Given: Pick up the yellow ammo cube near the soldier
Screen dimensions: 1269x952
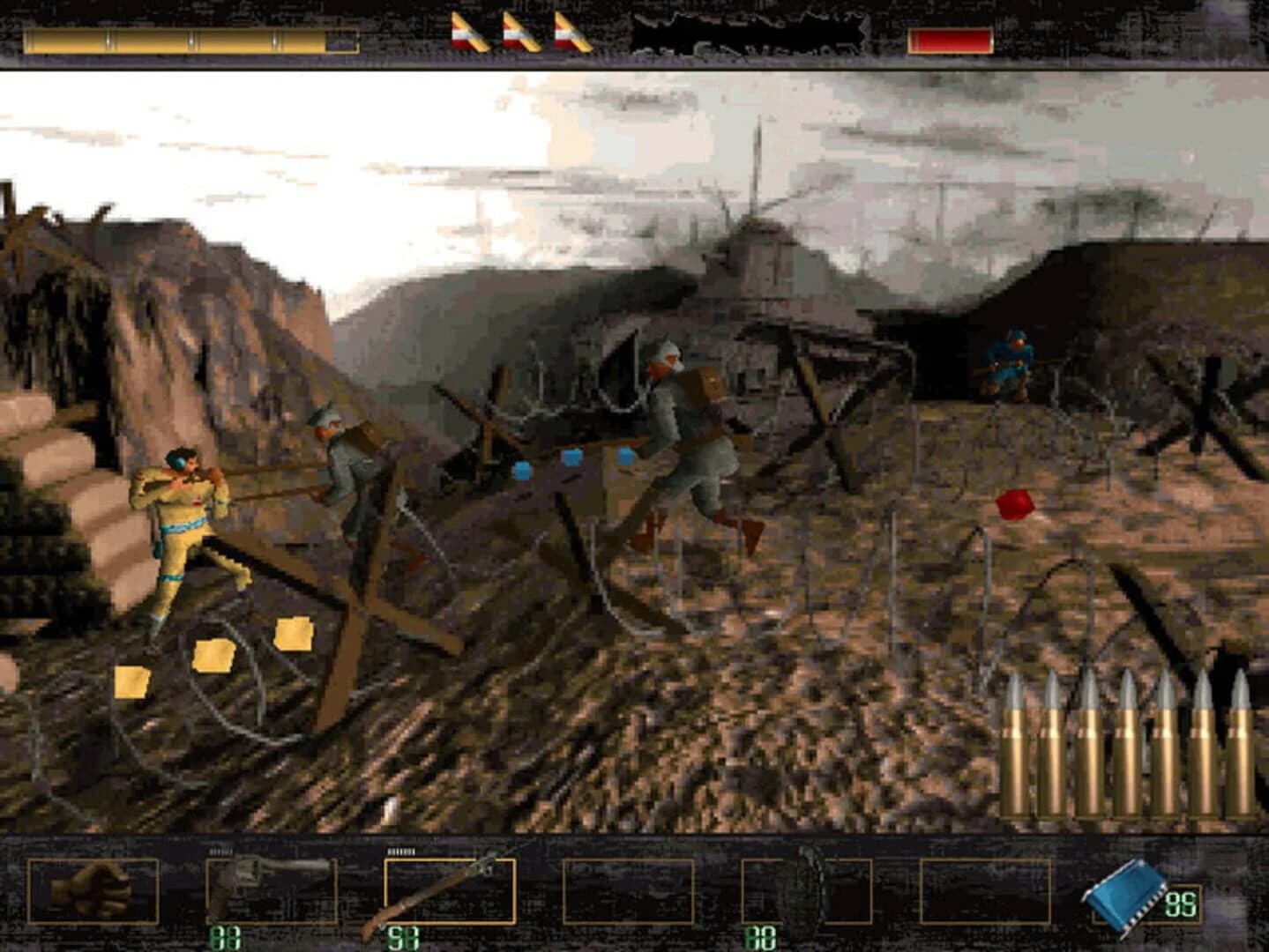Looking at the screenshot, I should point(213,655).
